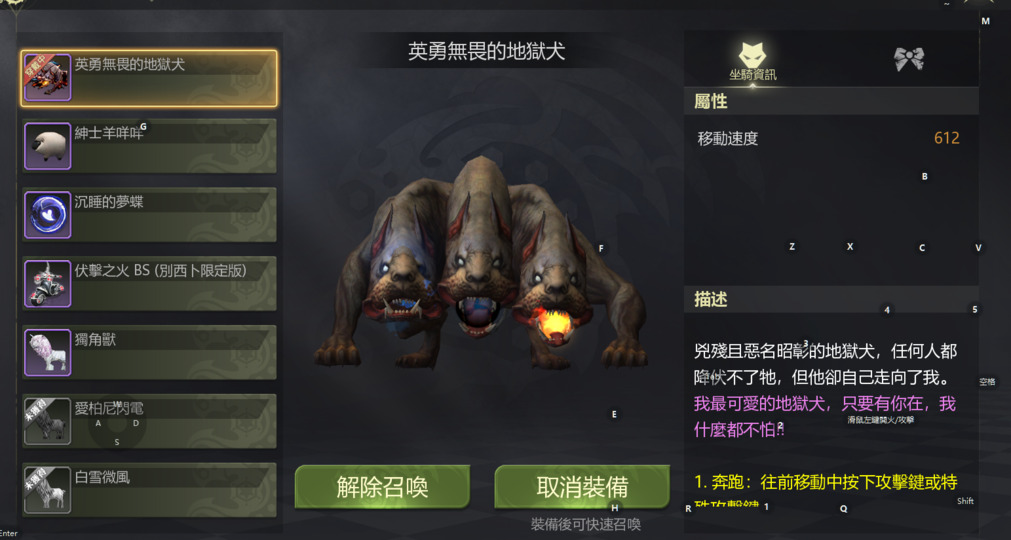Select the 白雪微風 white horse mount
This screenshot has width=1011, height=540.
(x=149, y=489)
